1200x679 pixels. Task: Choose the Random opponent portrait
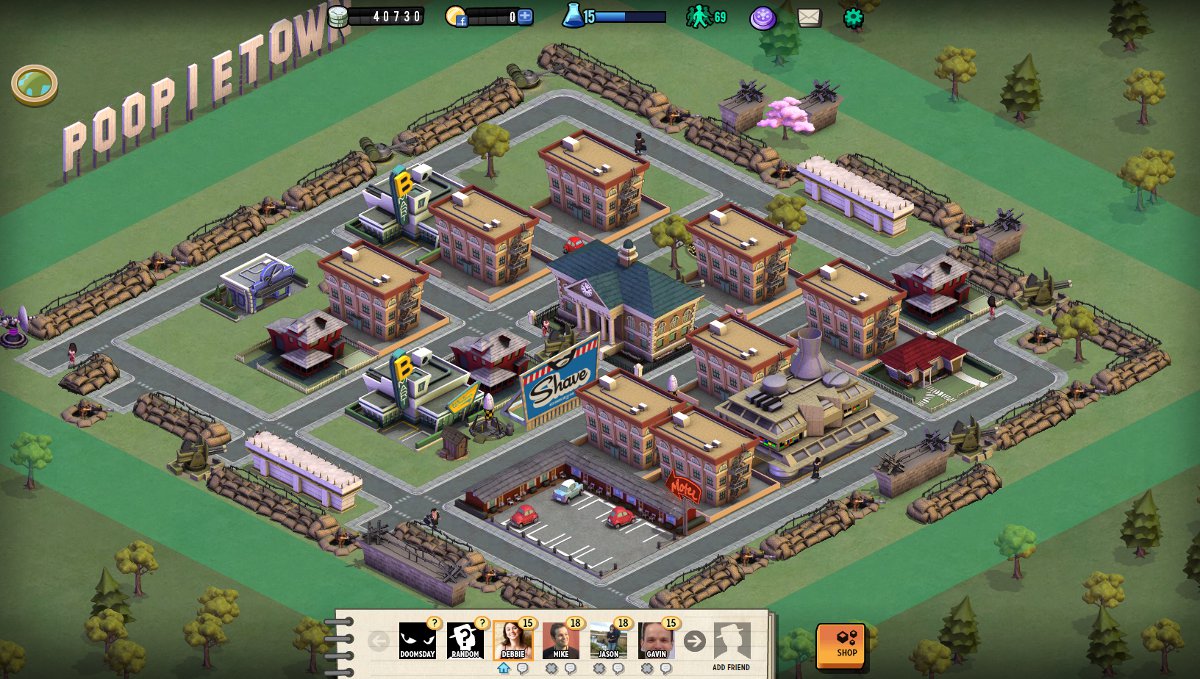(x=465, y=640)
